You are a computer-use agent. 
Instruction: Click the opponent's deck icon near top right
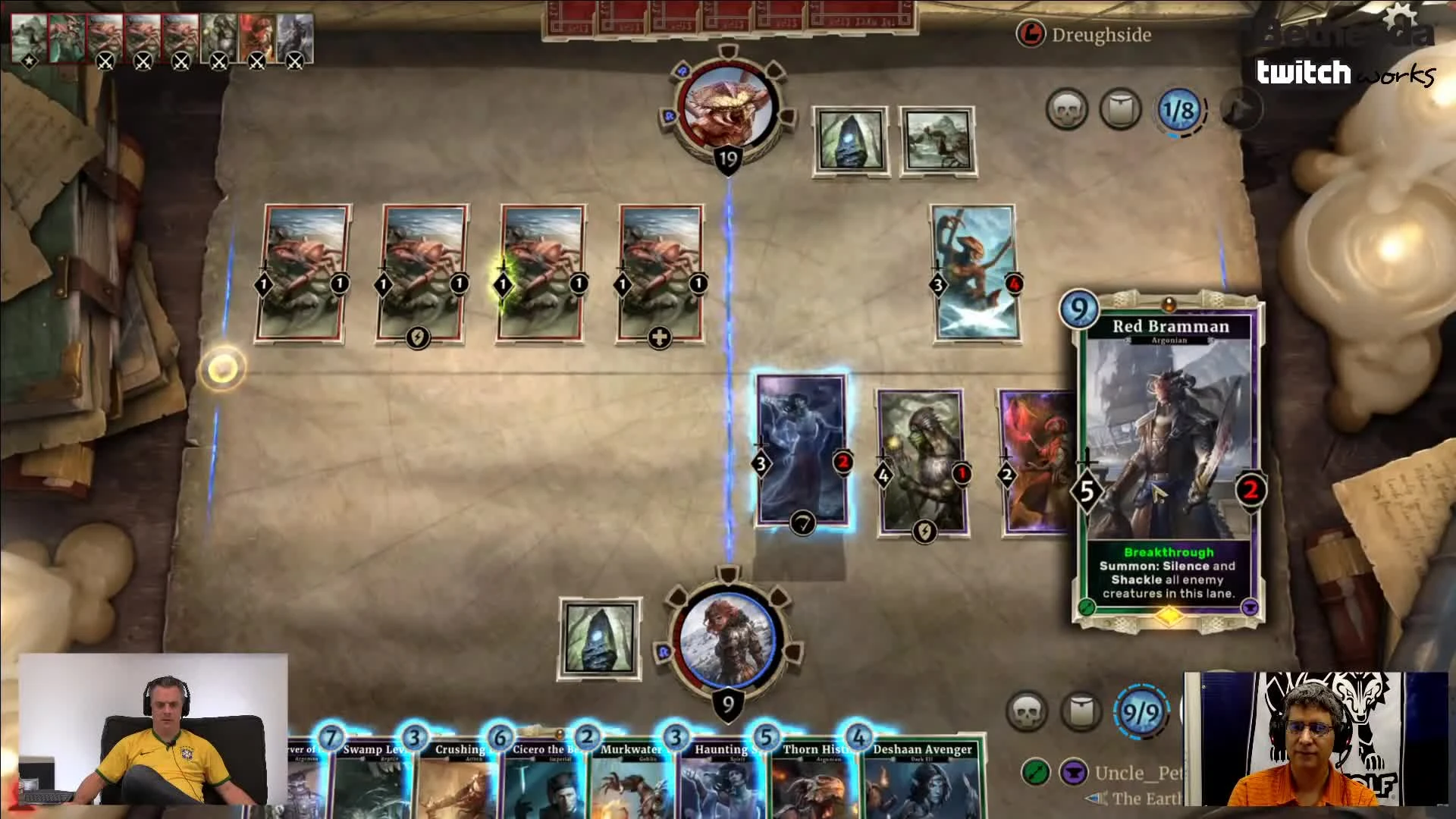click(1120, 108)
